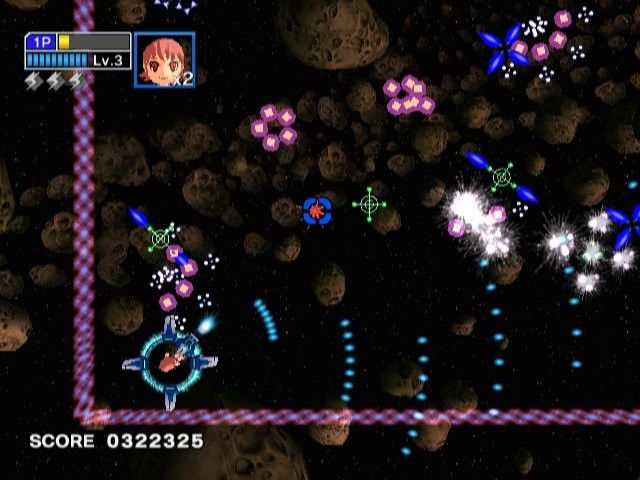
Task: Select the 1P player badge
Action: pyautogui.click(x=41, y=42)
